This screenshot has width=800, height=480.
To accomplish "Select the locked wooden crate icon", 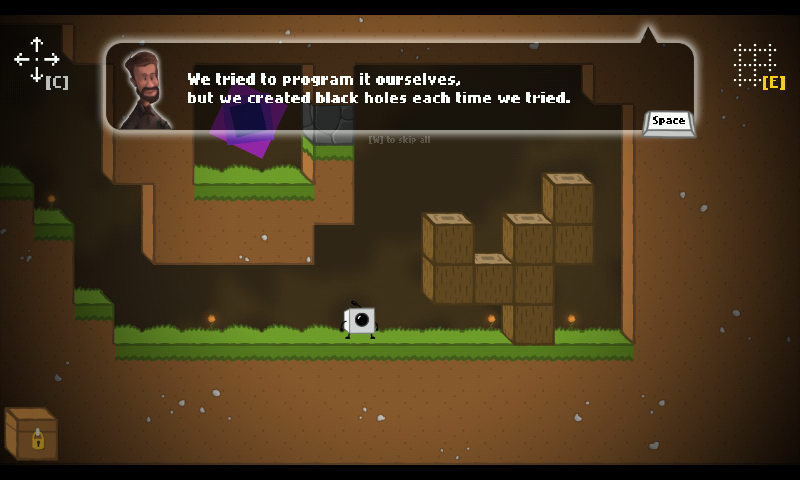I will 31,433.
